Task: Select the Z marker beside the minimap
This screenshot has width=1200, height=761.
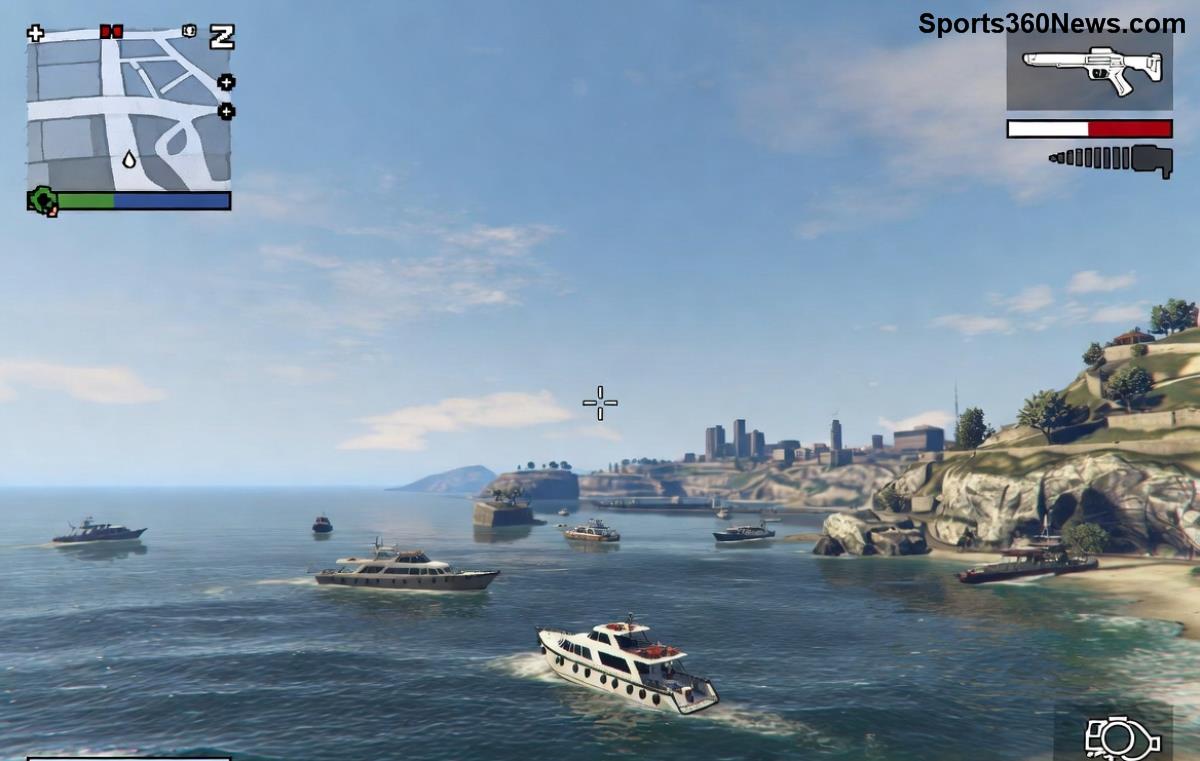Action: [x=221, y=37]
